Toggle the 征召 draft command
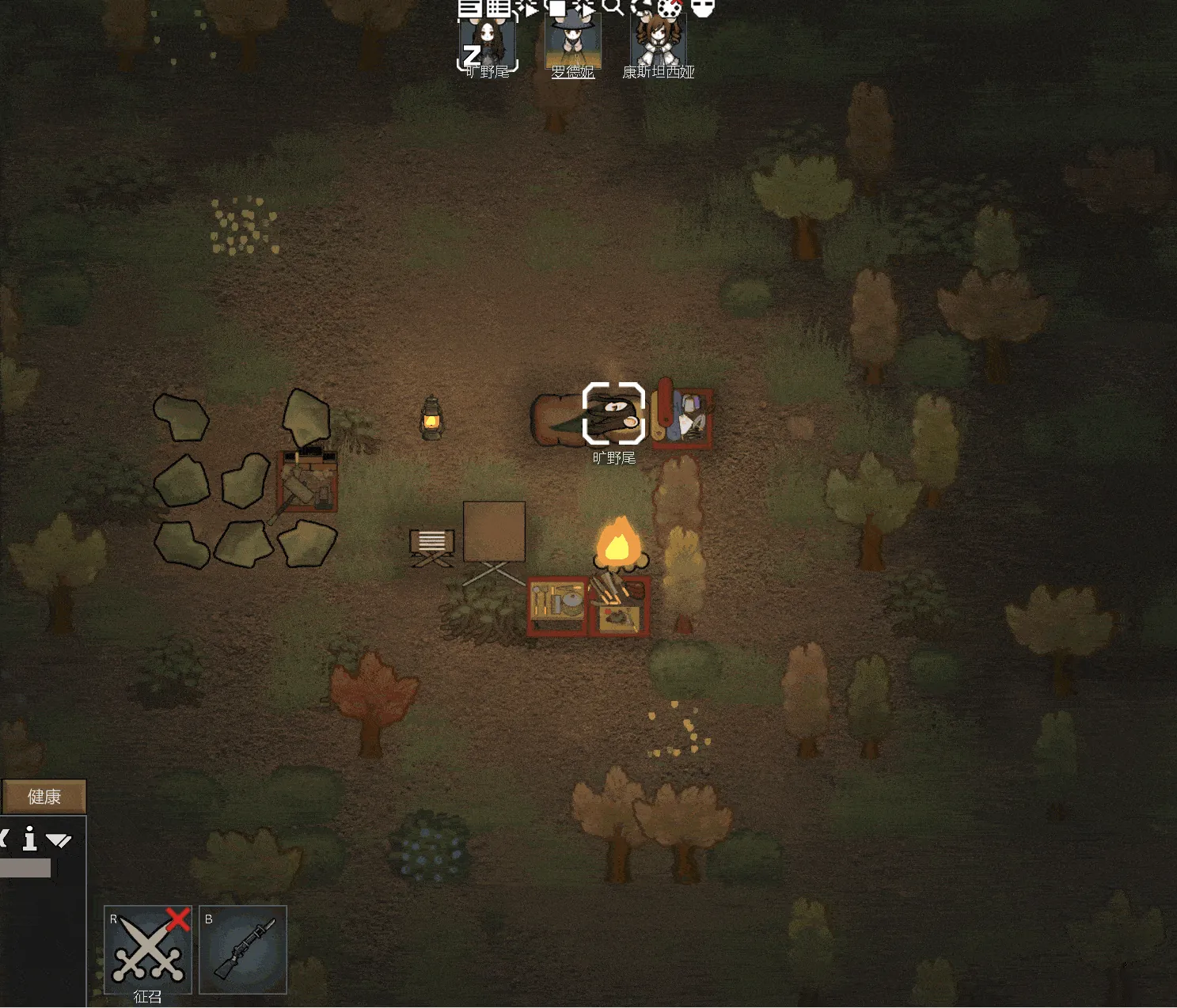The image size is (1177, 1008). click(148, 949)
